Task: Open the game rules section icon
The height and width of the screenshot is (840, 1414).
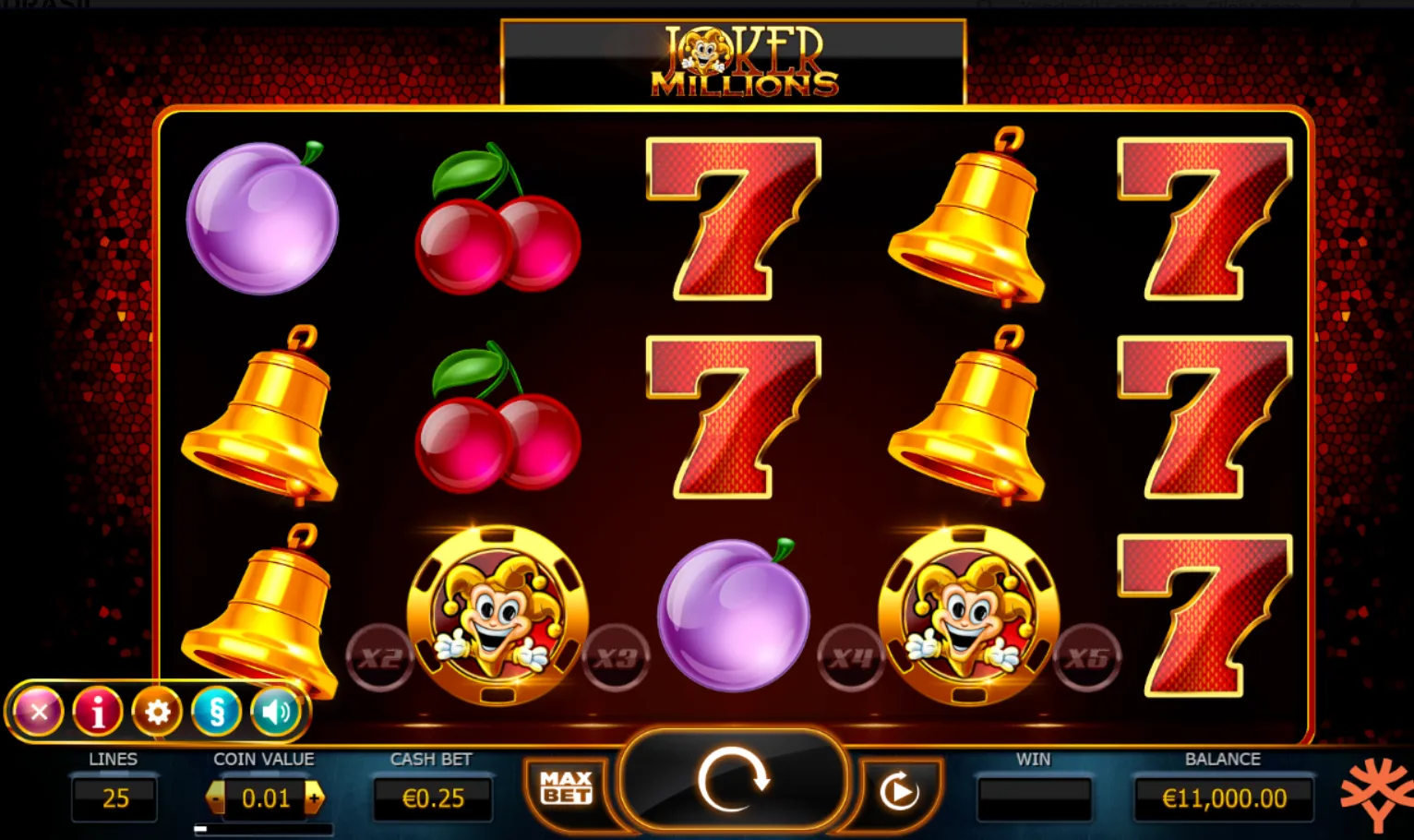Action: coord(217,711)
